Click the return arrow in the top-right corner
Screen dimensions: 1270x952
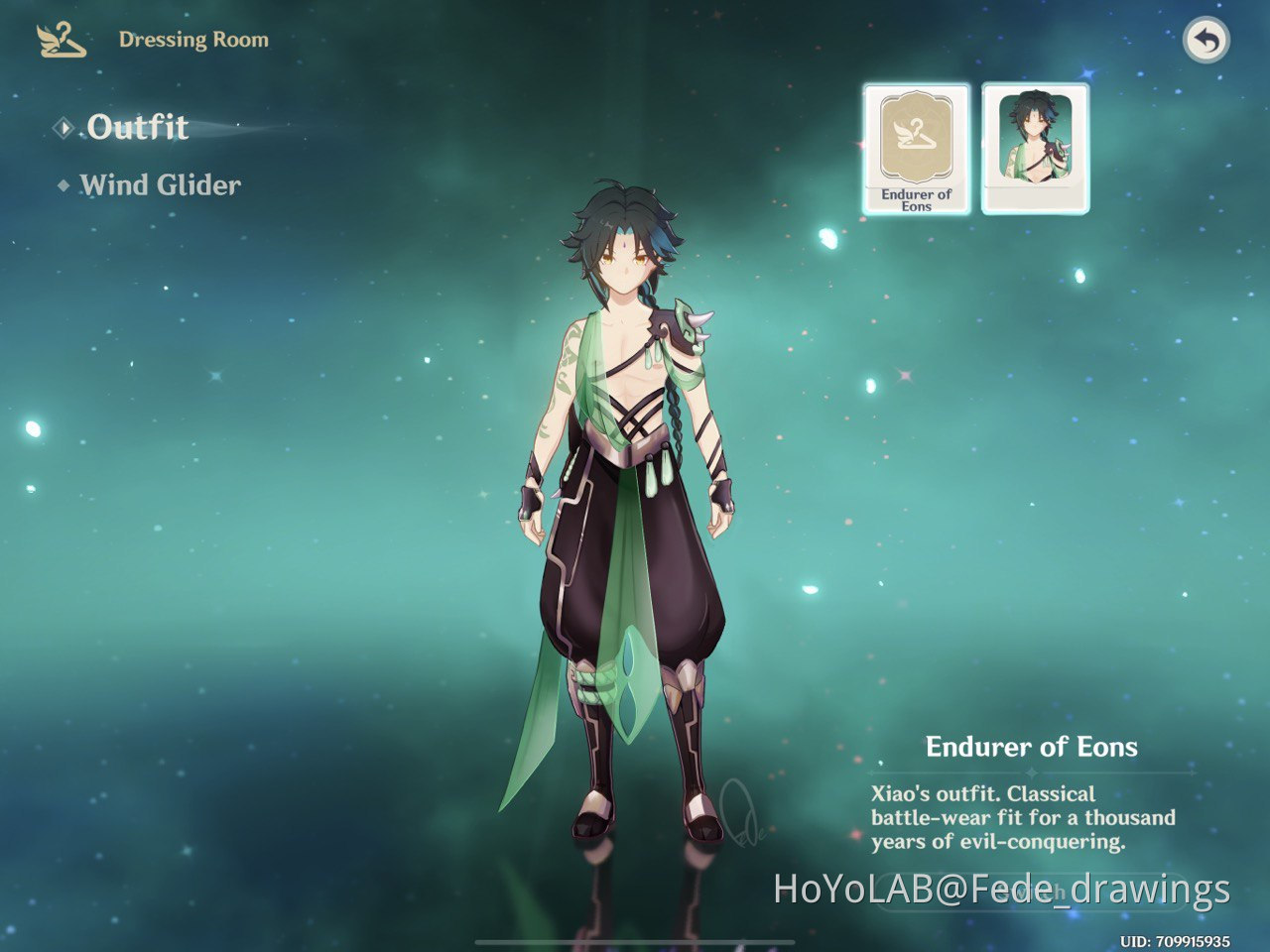pyautogui.click(x=1205, y=38)
